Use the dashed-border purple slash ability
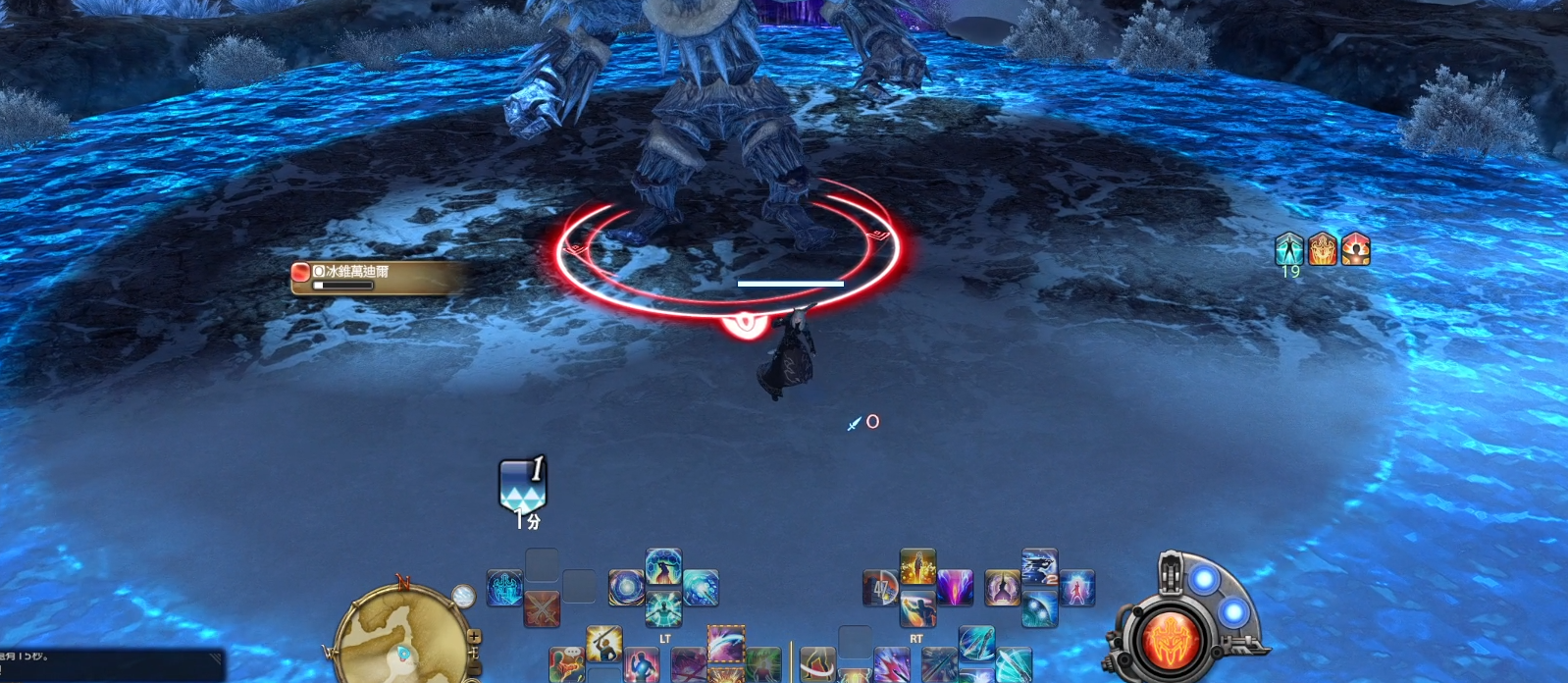 (726, 644)
